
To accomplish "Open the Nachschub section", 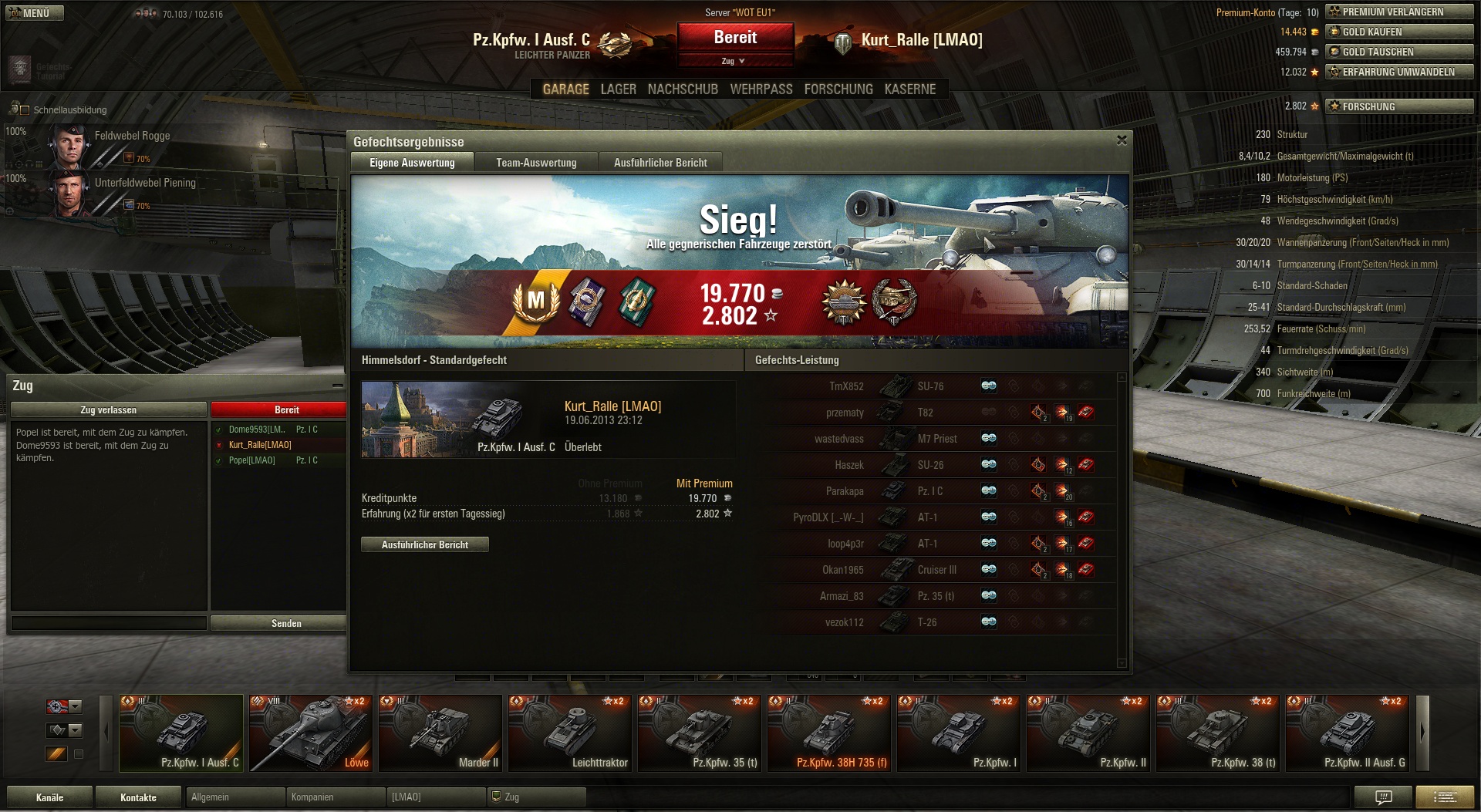I will 683,89.
